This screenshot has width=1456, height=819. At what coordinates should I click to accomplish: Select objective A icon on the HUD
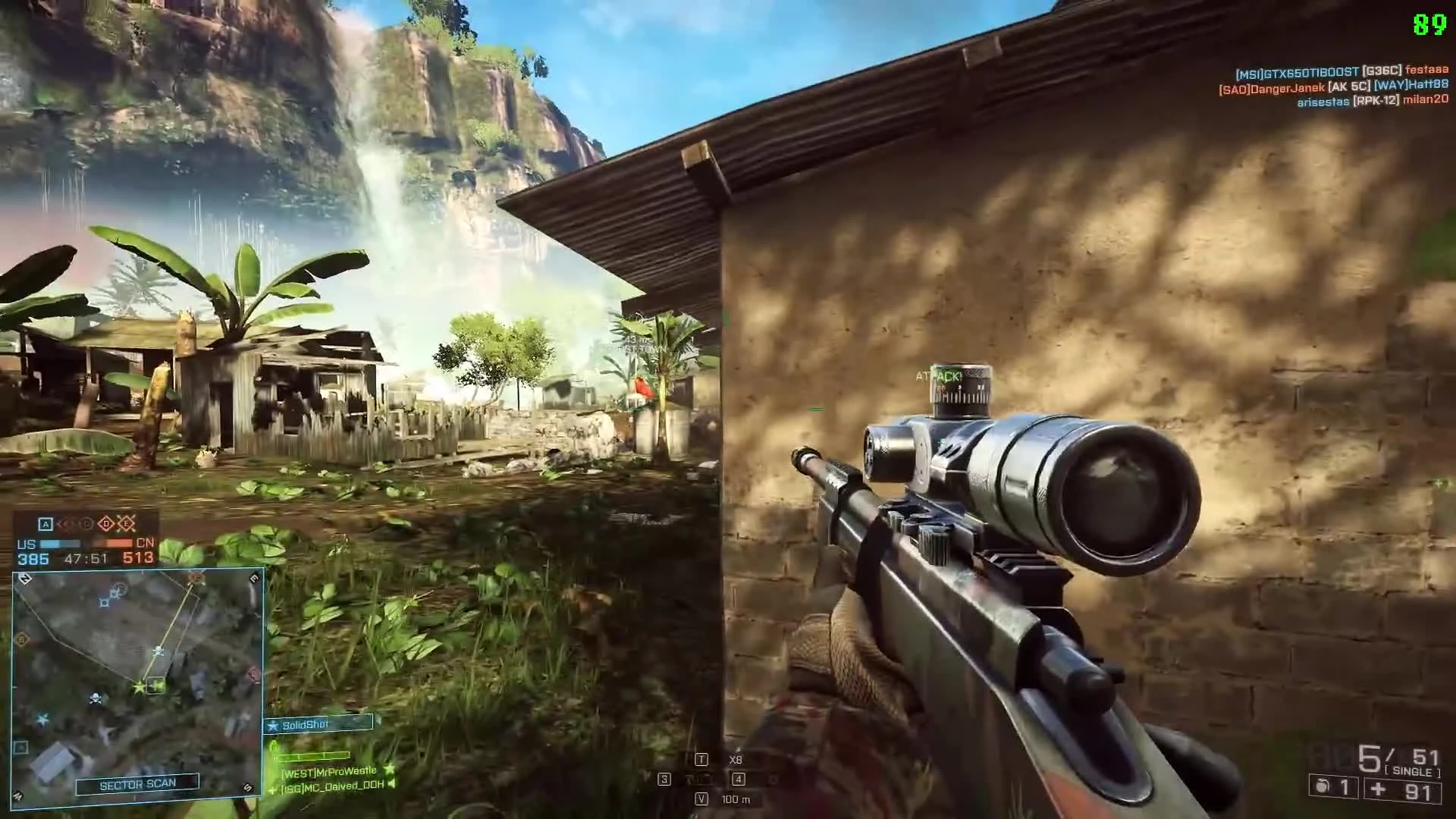[46, 523]
